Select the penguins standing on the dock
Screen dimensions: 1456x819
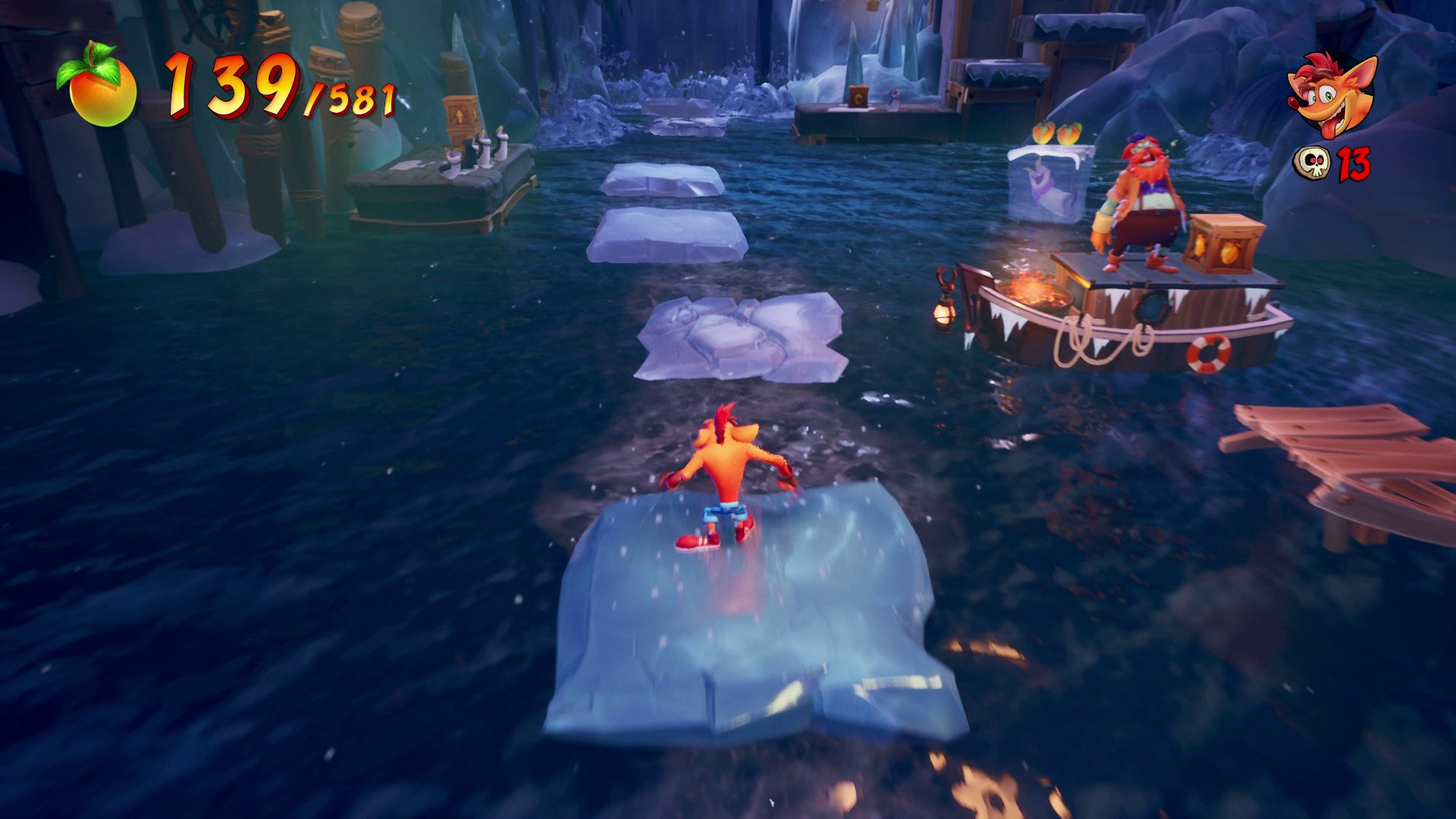(478, 149)
